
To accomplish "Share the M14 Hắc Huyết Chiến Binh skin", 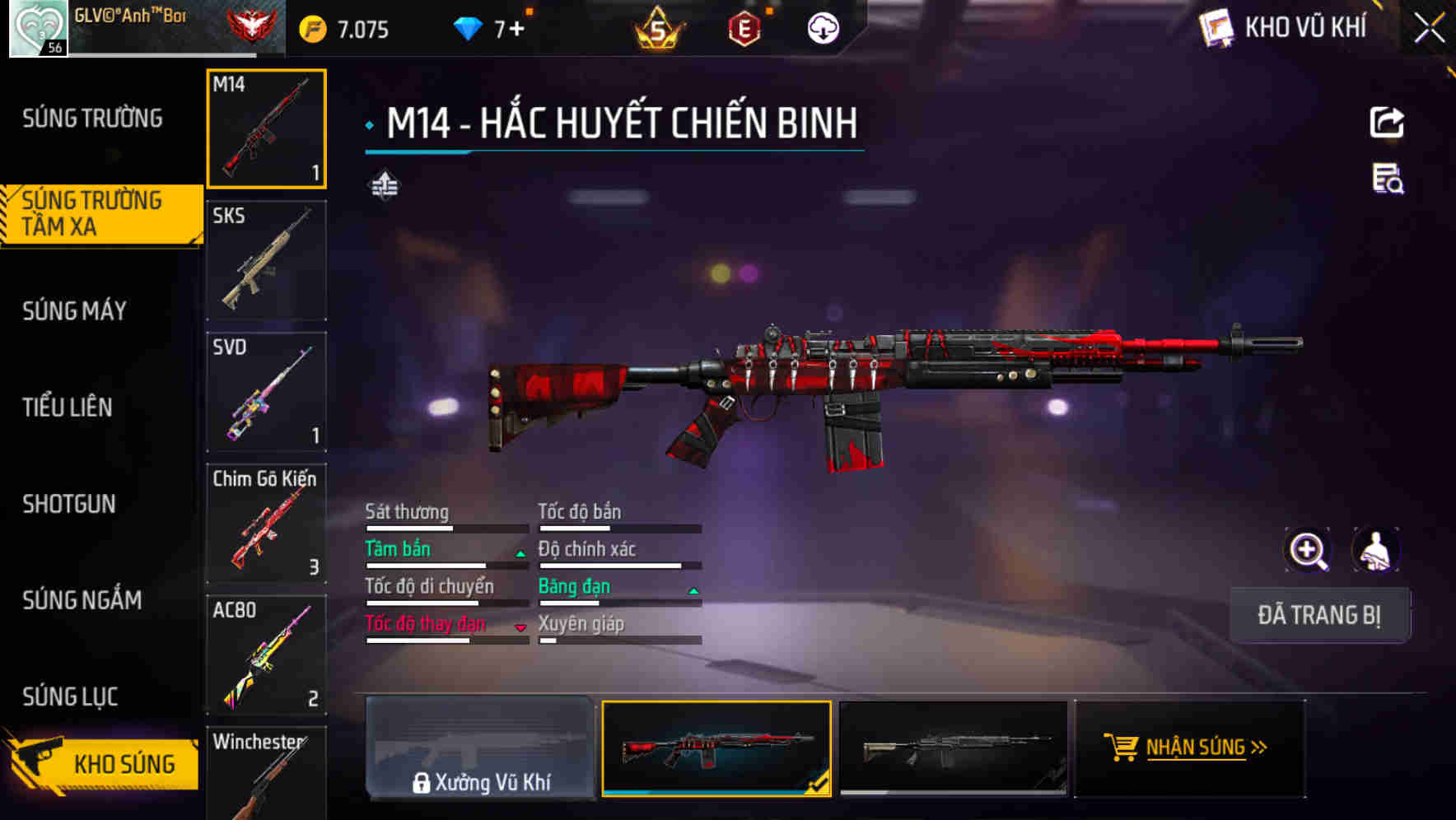I will (x=1388, y=122).
